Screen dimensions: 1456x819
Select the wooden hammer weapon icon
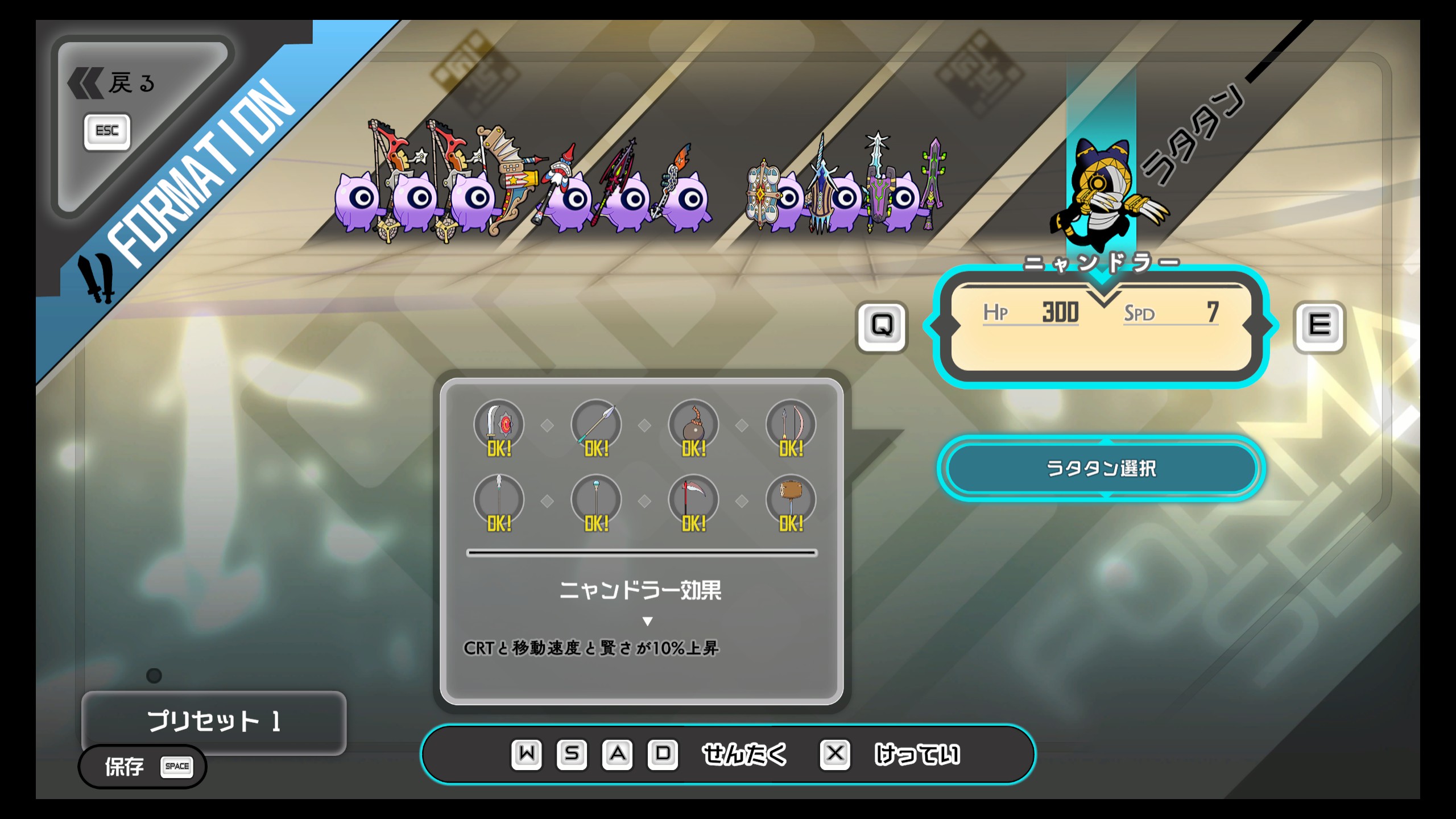coord(791,500)
